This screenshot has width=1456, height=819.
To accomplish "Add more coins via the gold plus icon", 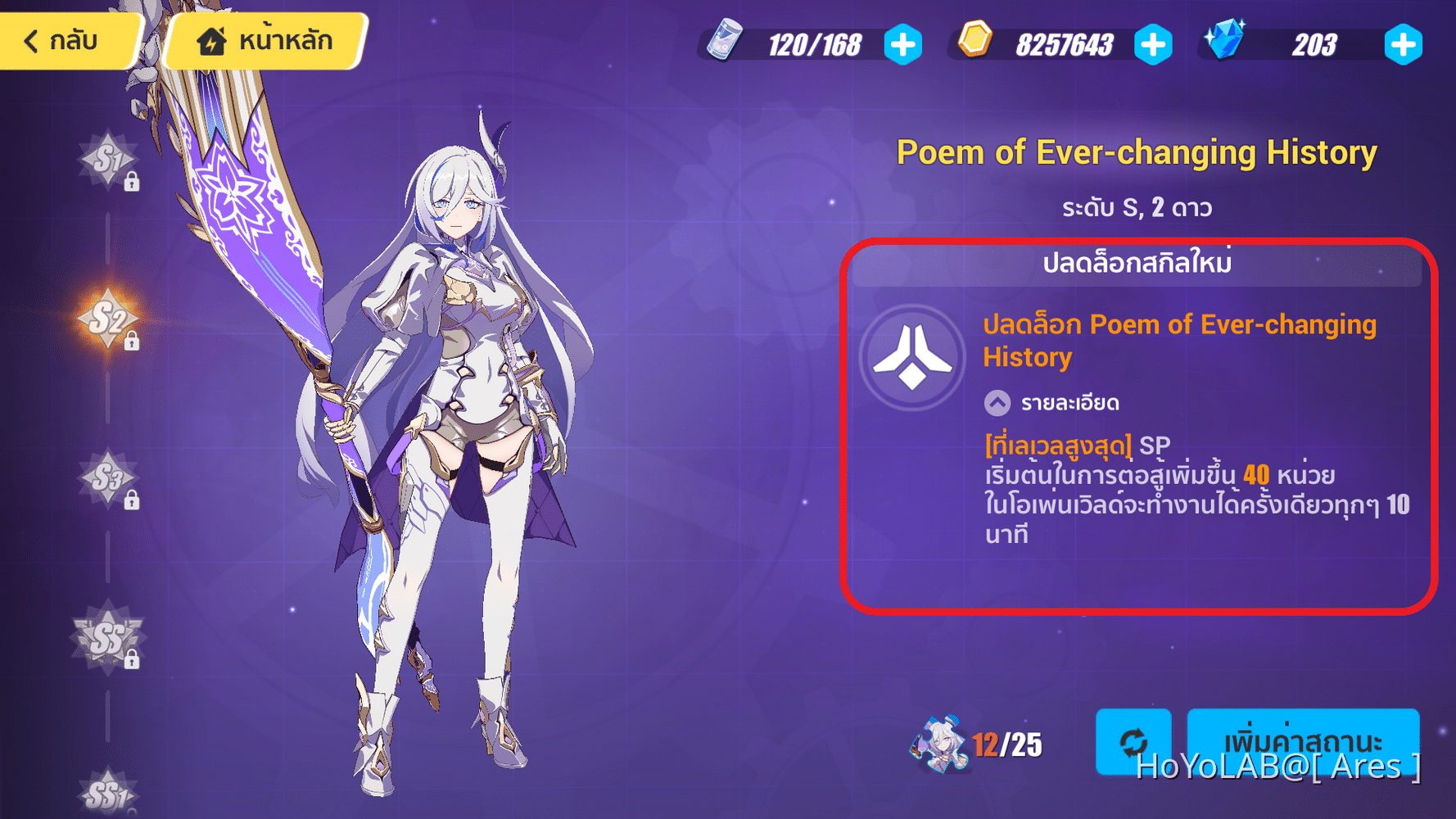I will (1154, 45).
